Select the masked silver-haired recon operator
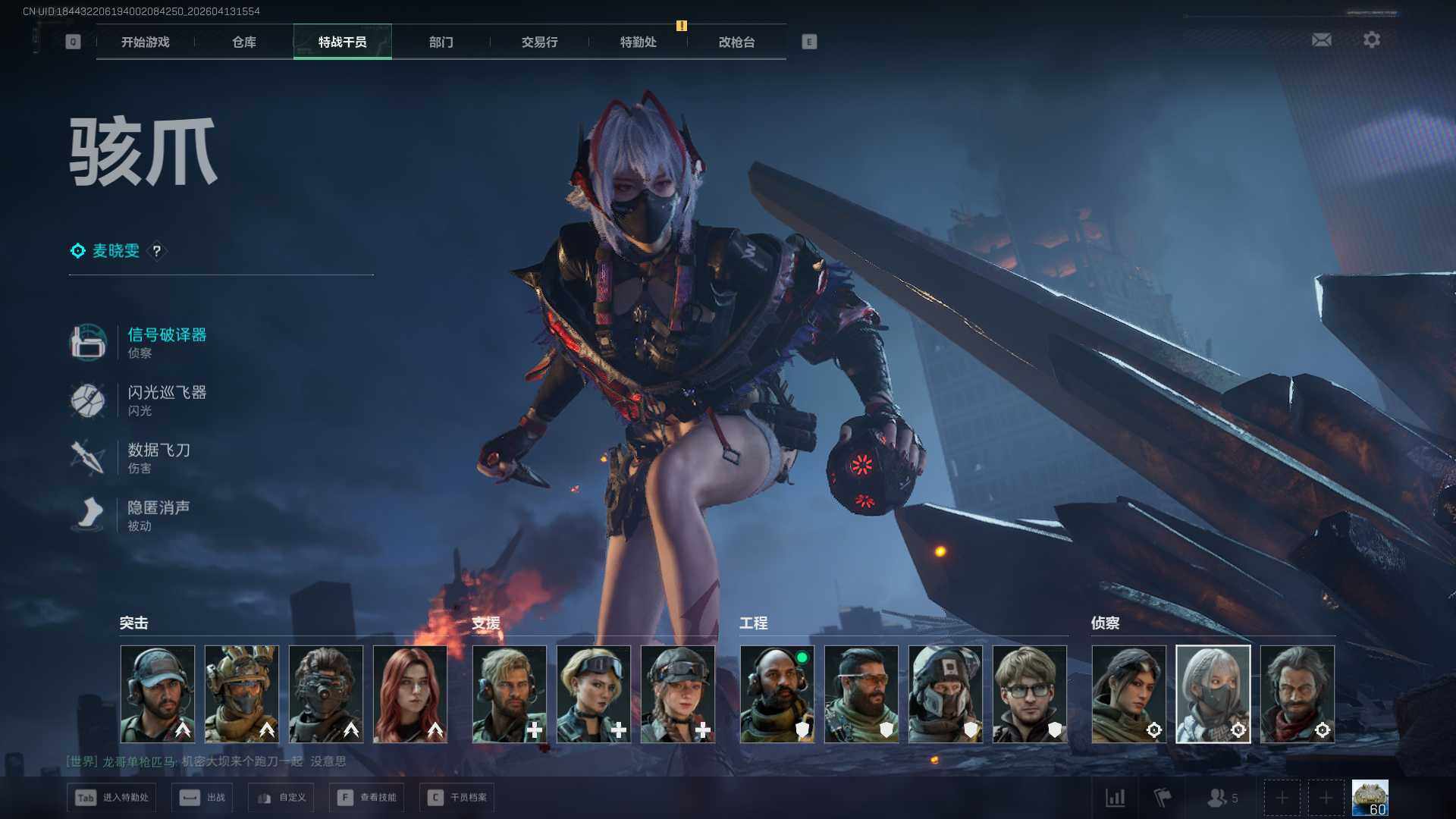Screen dimensions: 1456x819 [1213, 694]
